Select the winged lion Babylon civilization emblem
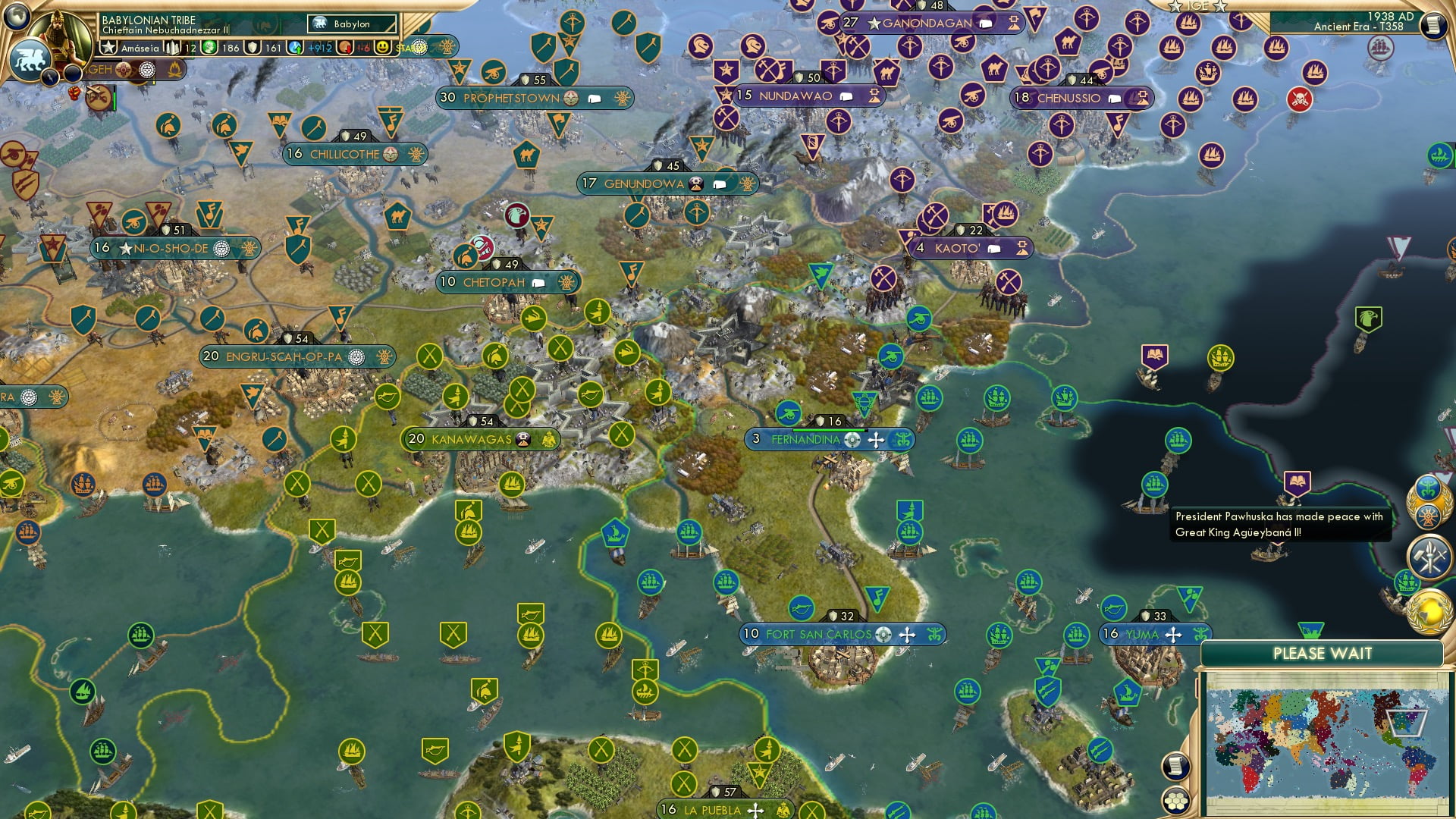 (x=31, y=59)
